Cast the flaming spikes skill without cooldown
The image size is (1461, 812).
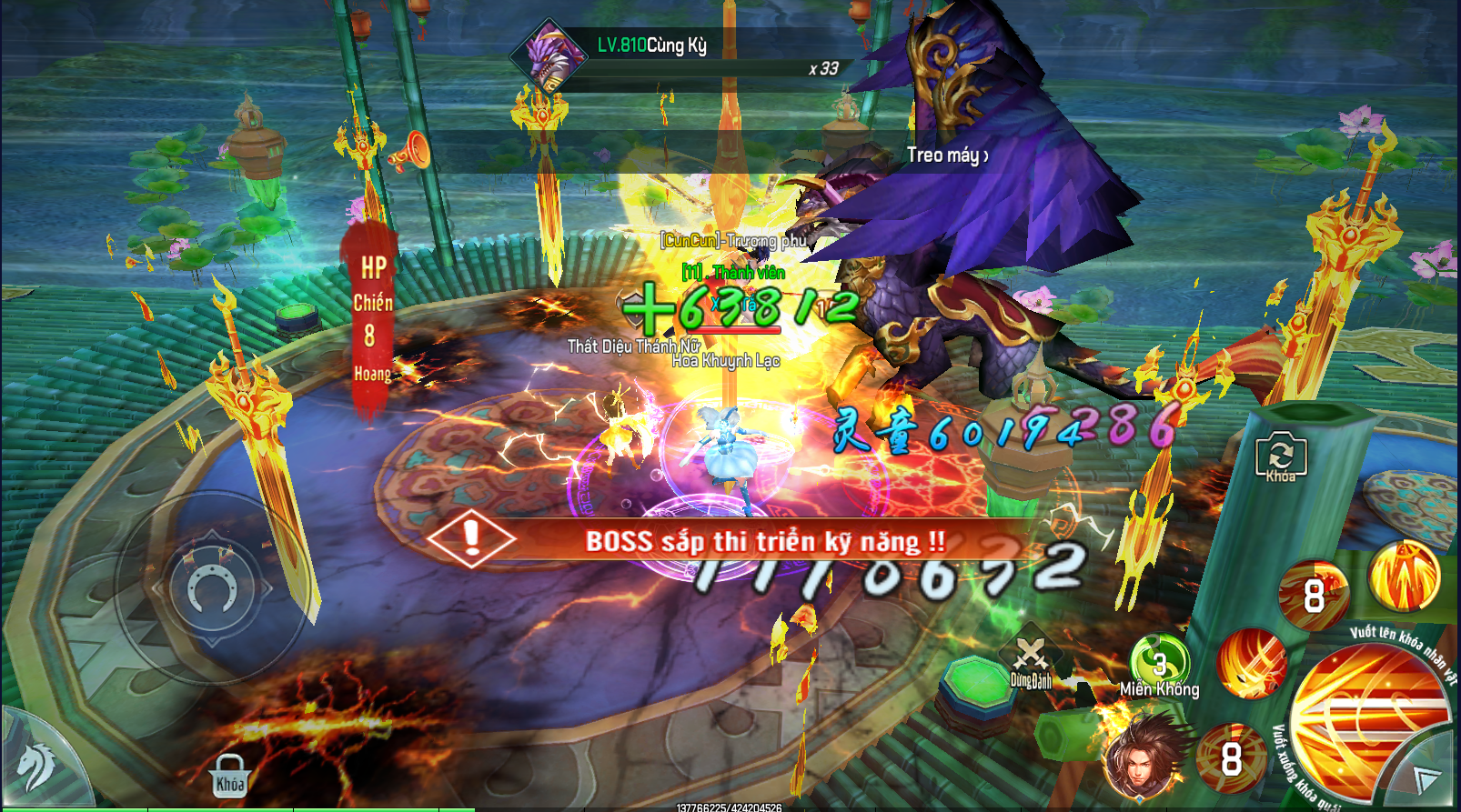(1405, 576)
